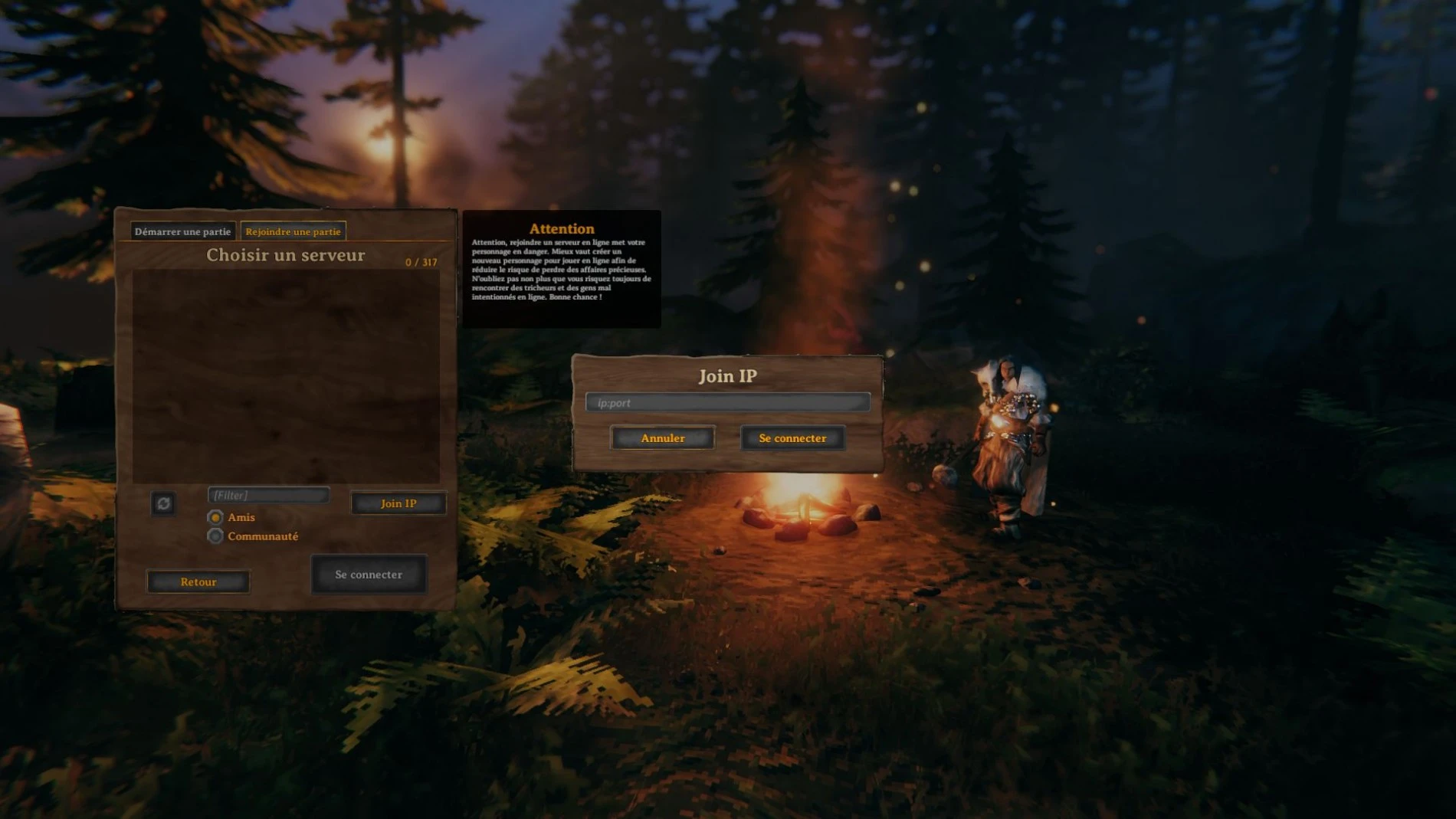
Task: Open the Join IP dialog
Action: coord(398,503)
